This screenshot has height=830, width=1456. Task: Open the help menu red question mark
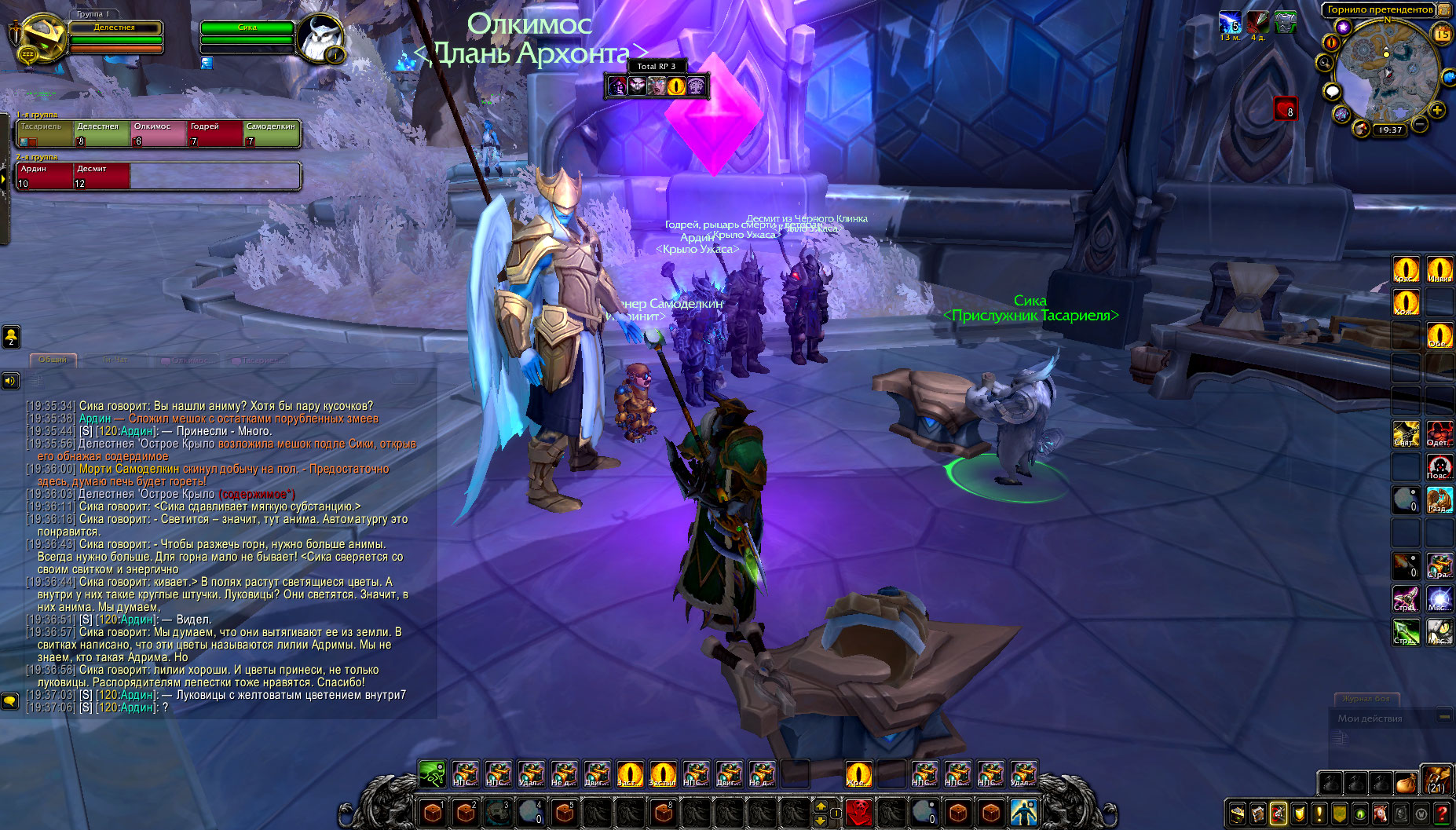pos(1442,814)
